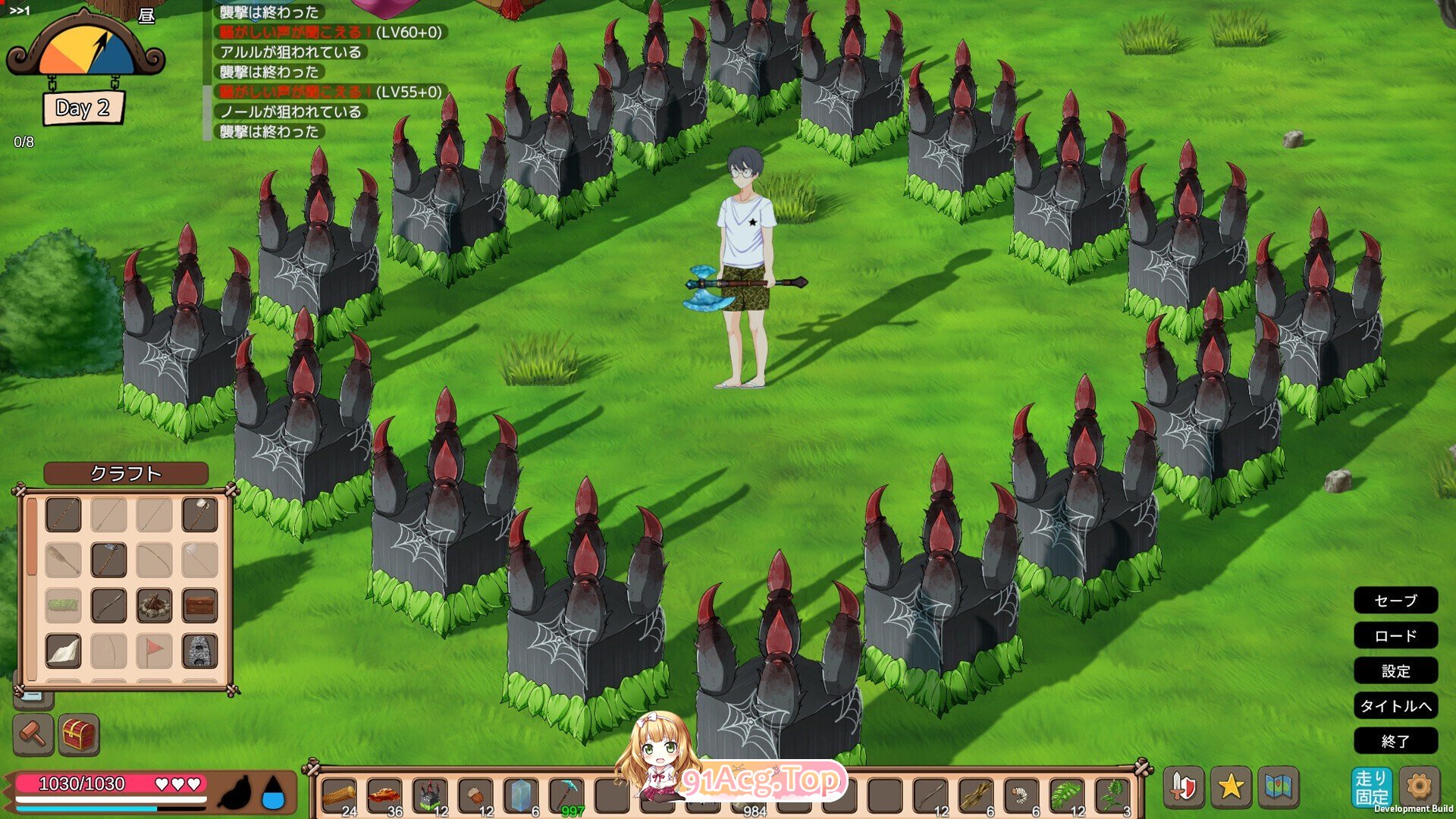Select the pickaxe hotbar slot
This screenshot has width=1456, height=819.
tap(566, 796)
